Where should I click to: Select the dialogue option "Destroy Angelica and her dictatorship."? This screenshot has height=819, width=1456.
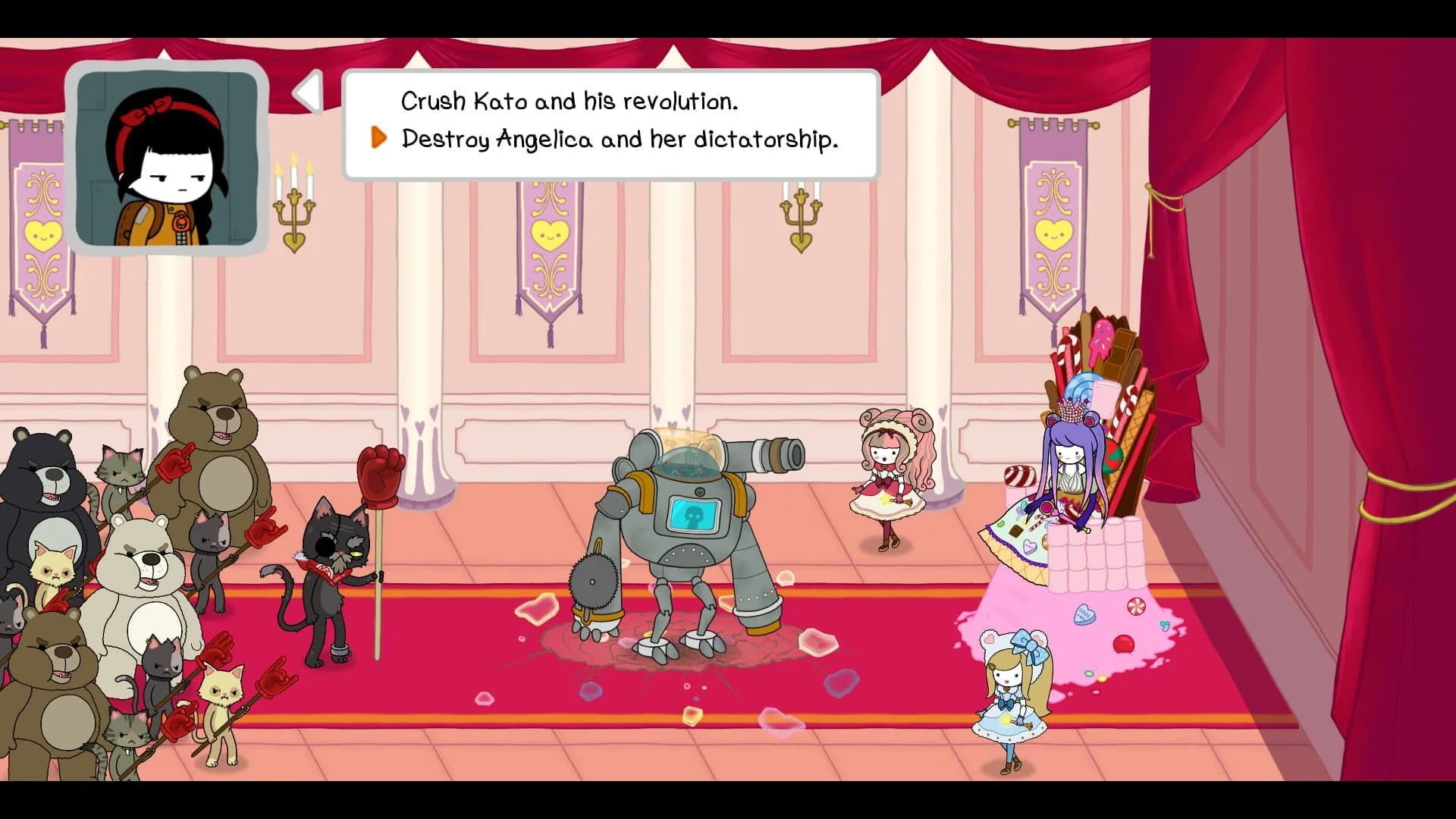point(620,139)
